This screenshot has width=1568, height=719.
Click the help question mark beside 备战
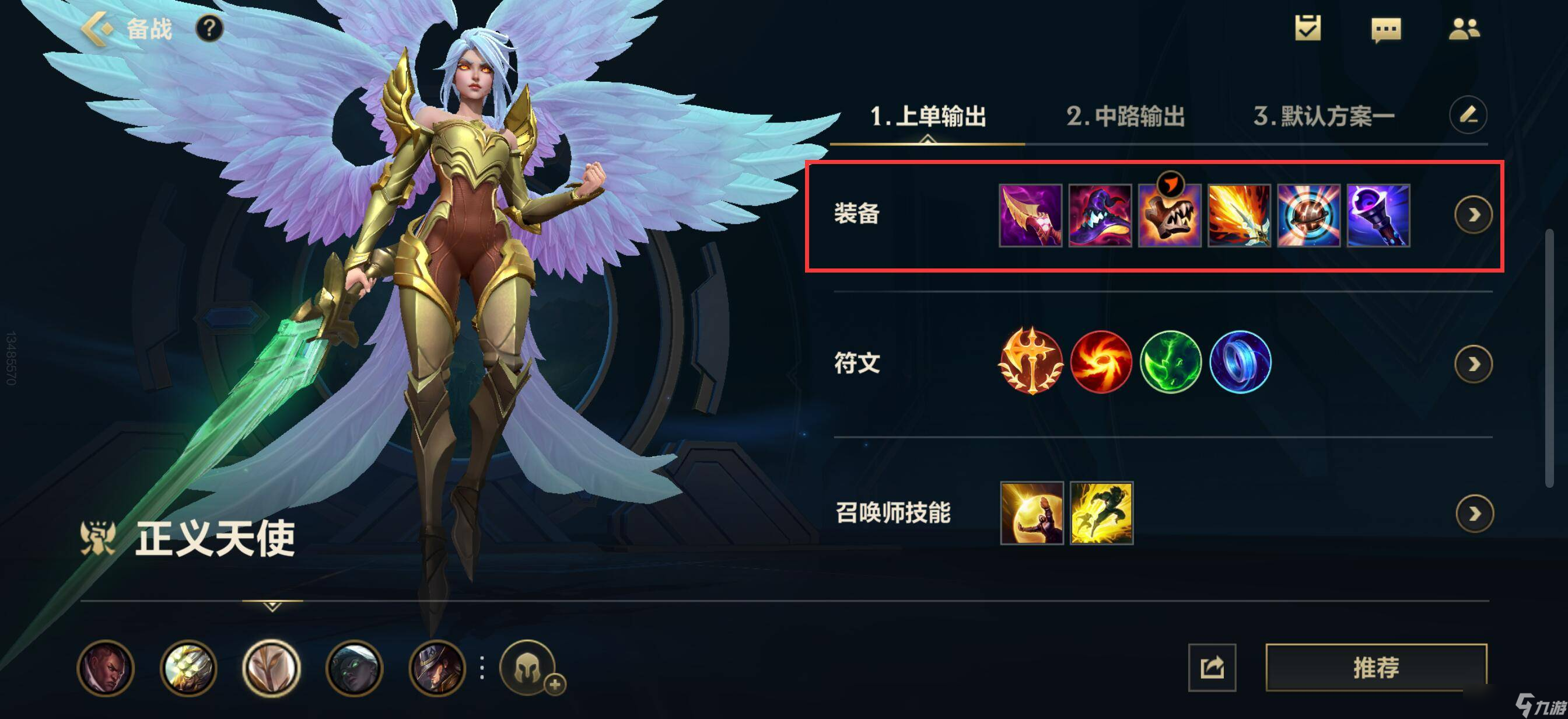coord(210,30)
